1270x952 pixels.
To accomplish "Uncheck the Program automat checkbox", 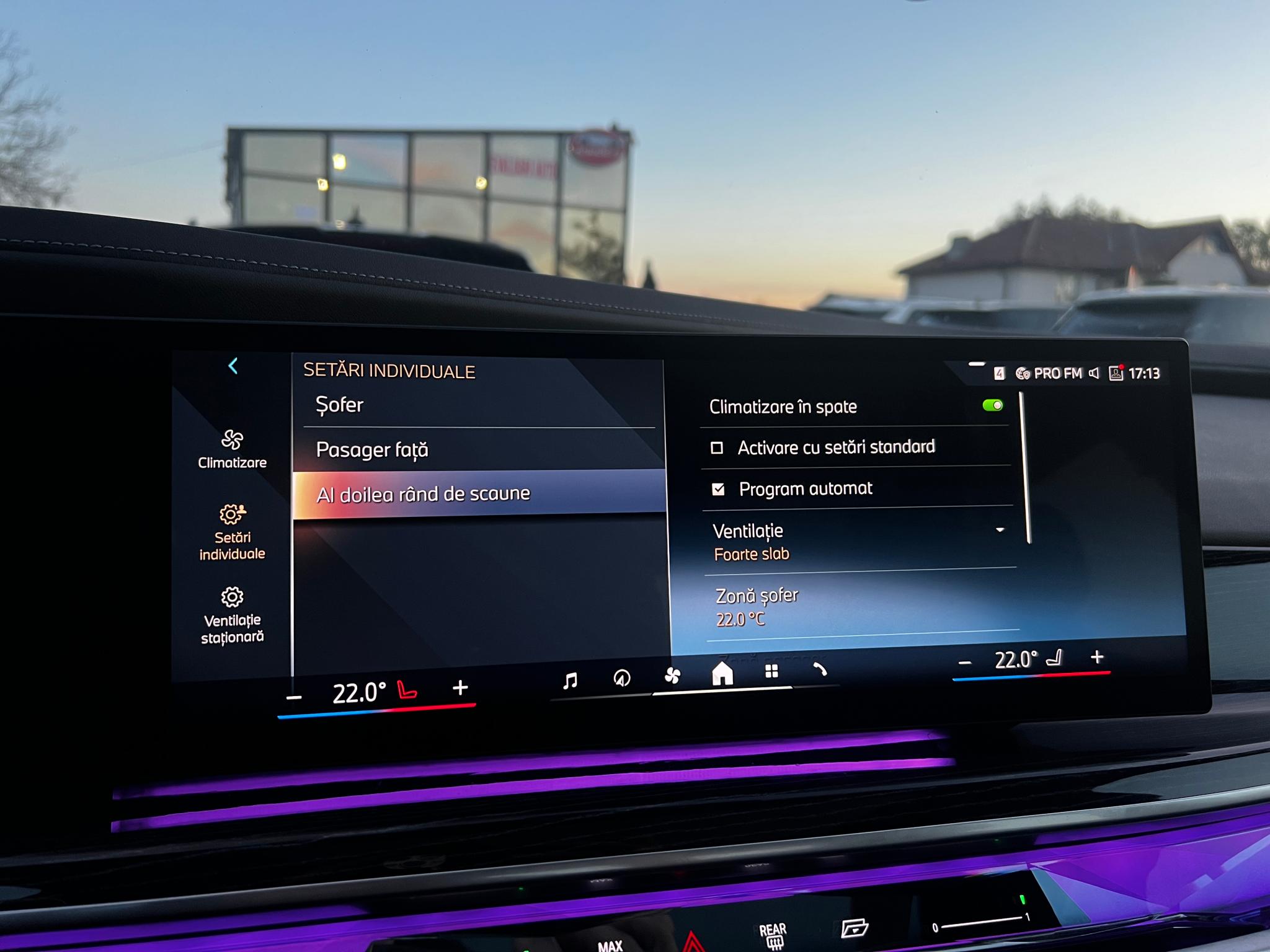I will tap(719, 490).
